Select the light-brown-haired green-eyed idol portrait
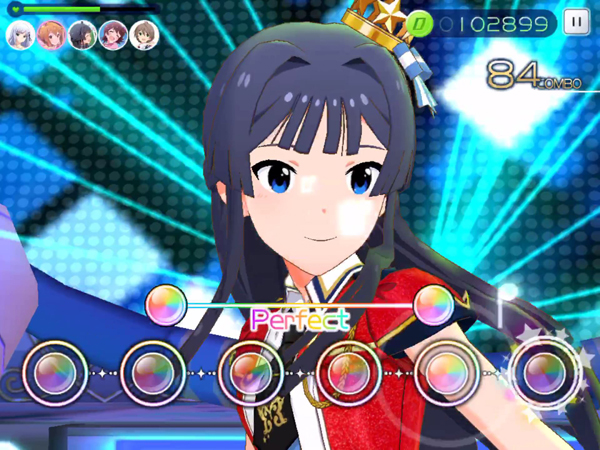 143,35
